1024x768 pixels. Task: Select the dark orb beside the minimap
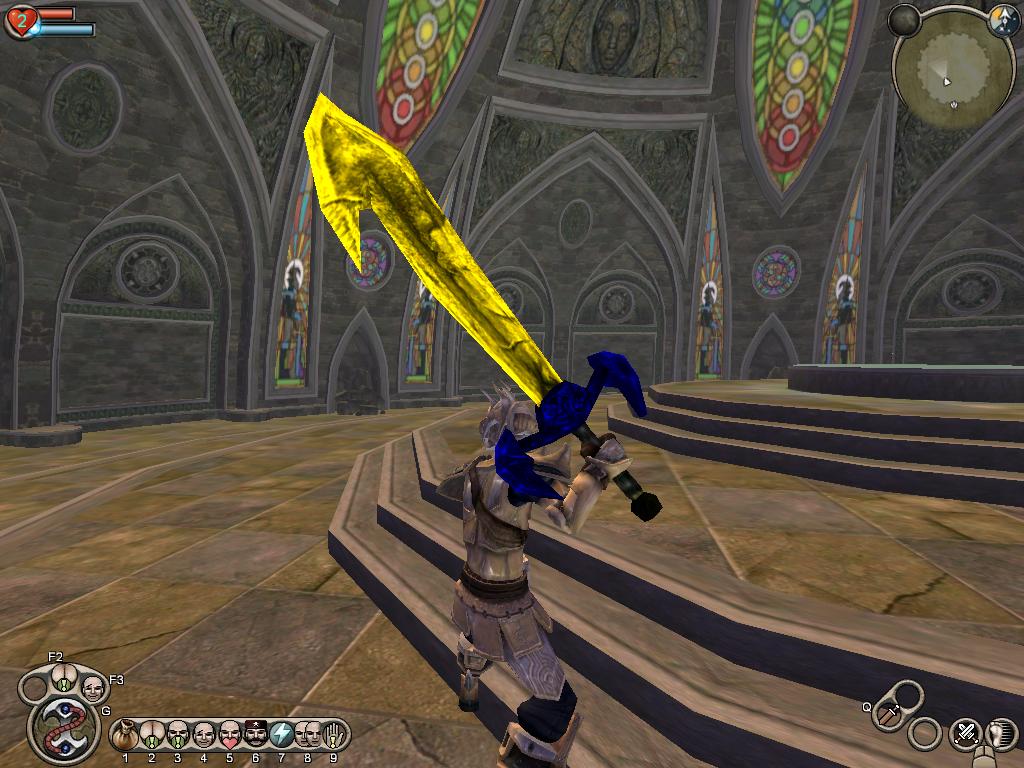click(x=905, y=20)
